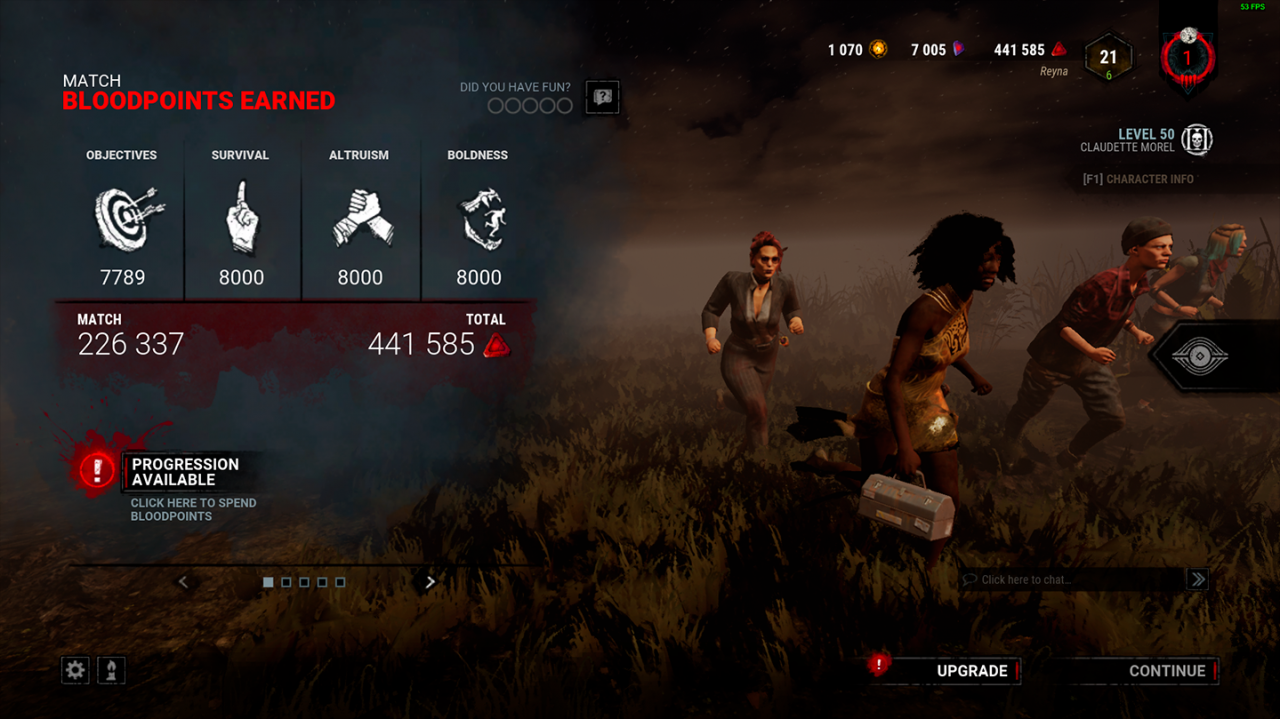Viewport: 1280px width, 719px height.
Task: Click the character figure icon beside settings
Action: click(x=111, y=670)
